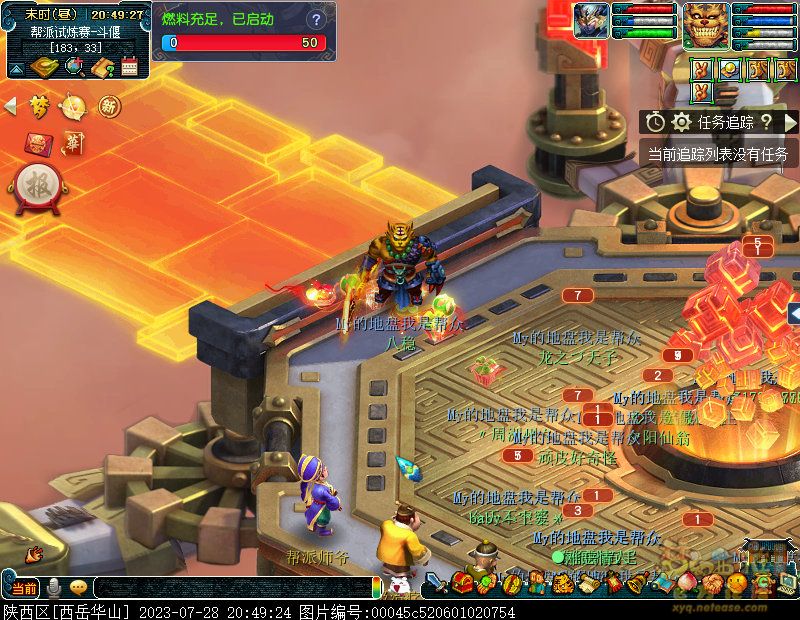Click the 当前 chat channel button
Image resolution: width=800 pixels, height=620 pixels.
[x=24, y=588]
